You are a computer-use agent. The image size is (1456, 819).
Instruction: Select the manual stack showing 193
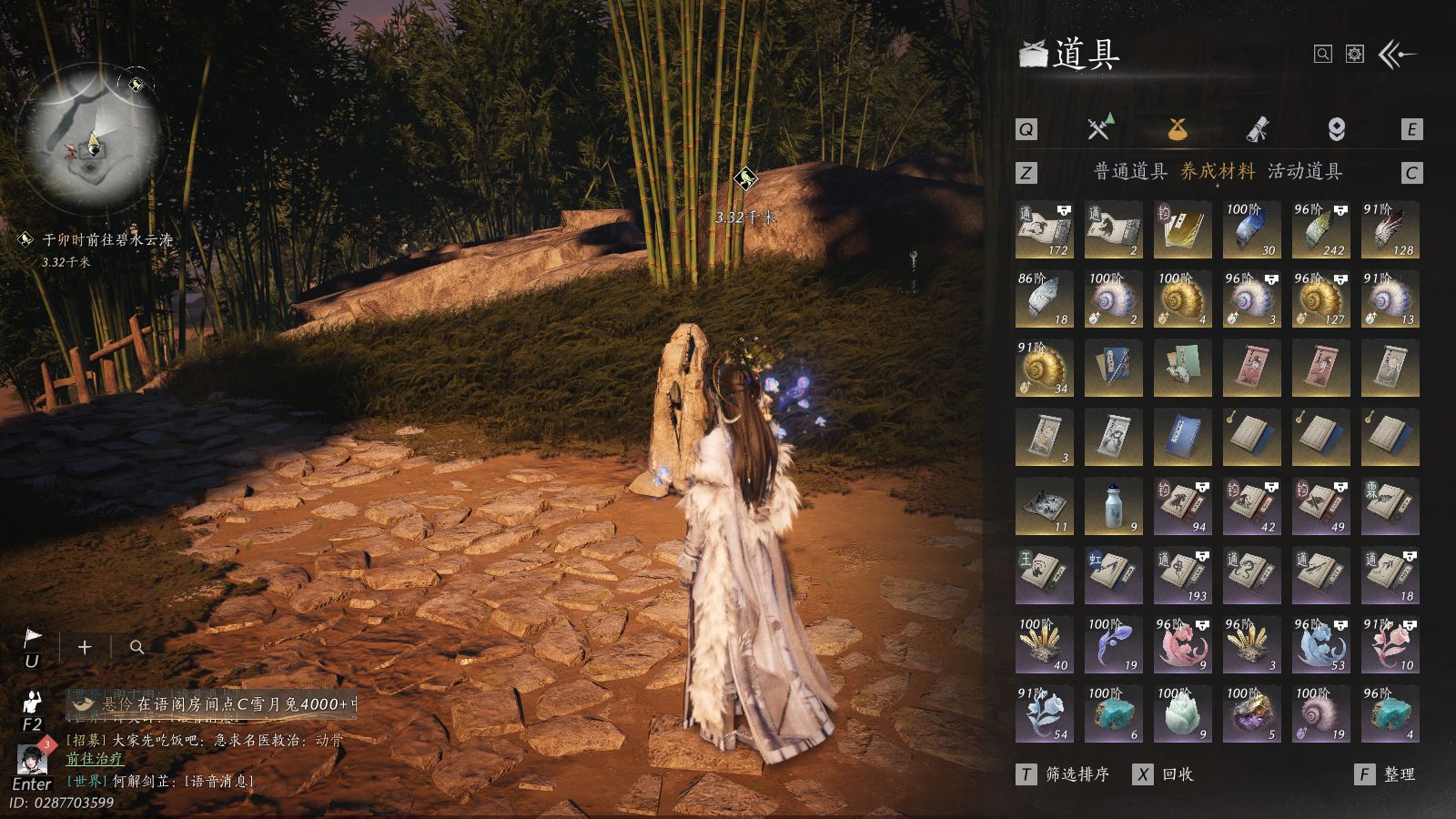pos(1182,576)
